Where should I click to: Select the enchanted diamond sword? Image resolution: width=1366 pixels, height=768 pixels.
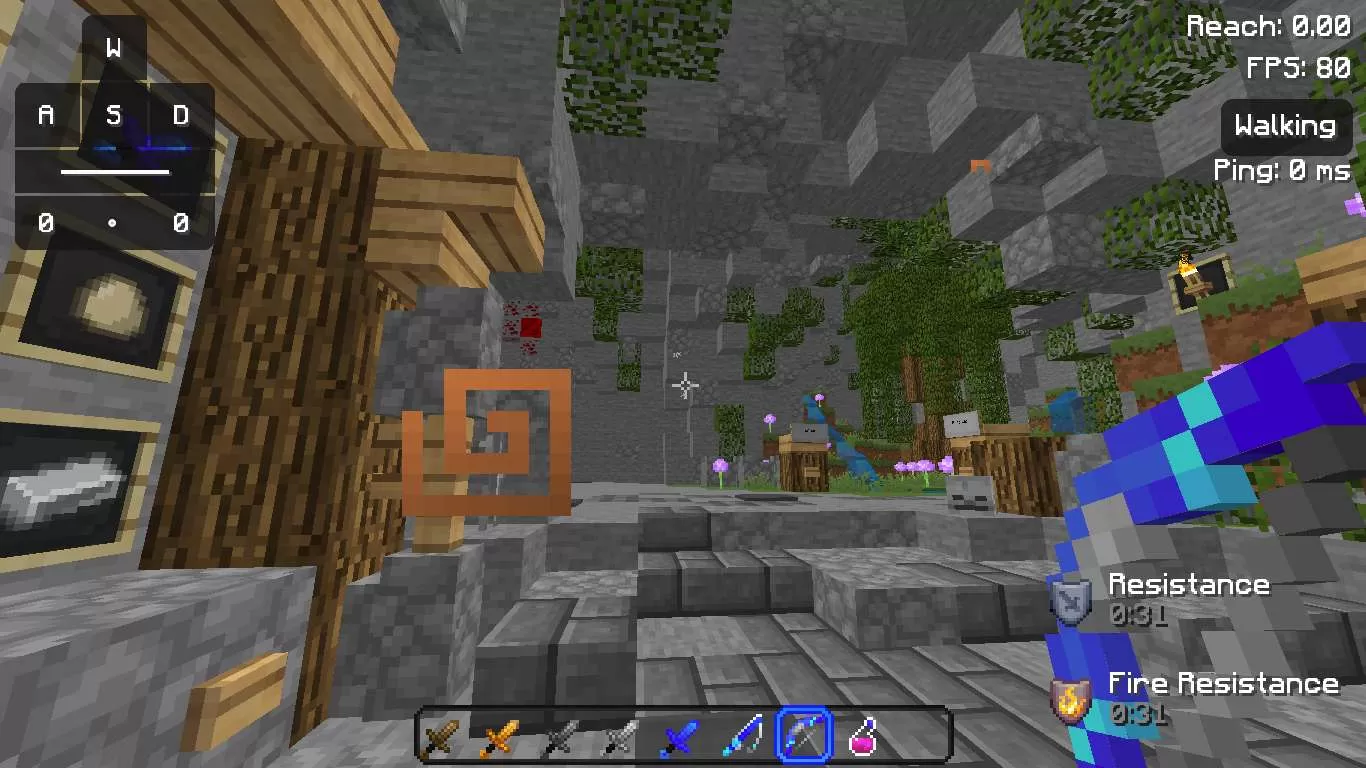point(744,735)
